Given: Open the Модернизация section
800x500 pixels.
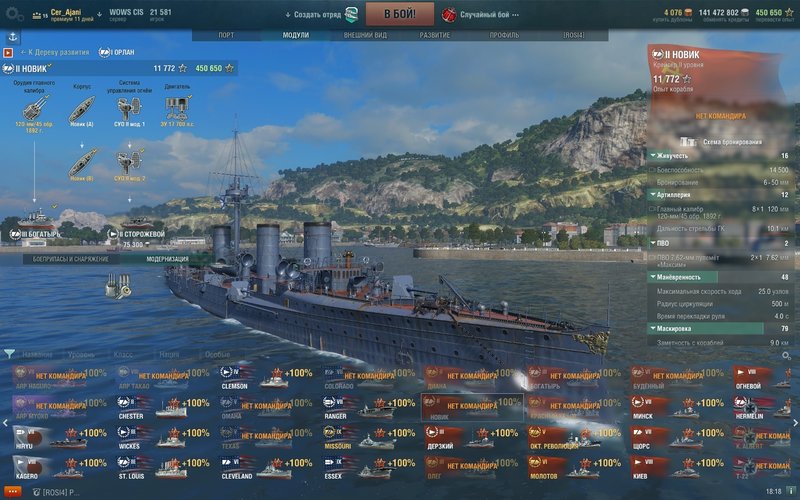Looking at the screenshot, I should pos(166,259).
